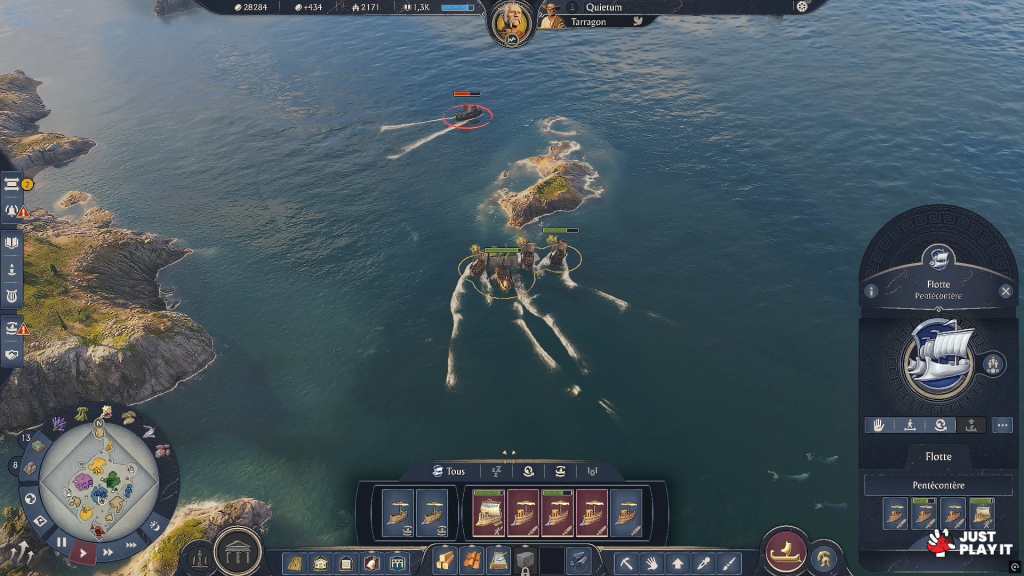The image size is (1024, 576).
Task: Pause the game speed
Action: point(61,543)
